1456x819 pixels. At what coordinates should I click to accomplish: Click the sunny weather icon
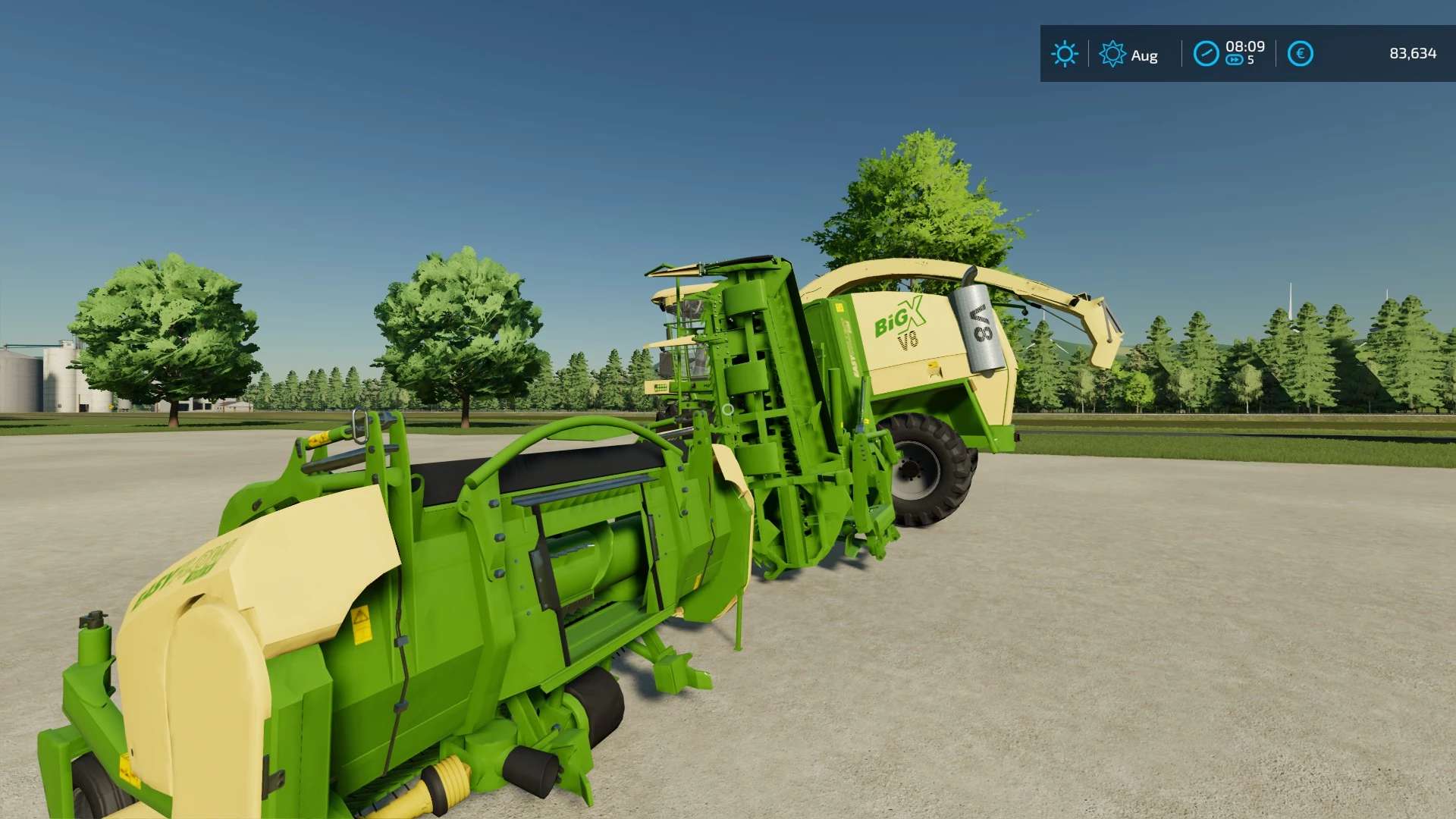coord(1064,54)
